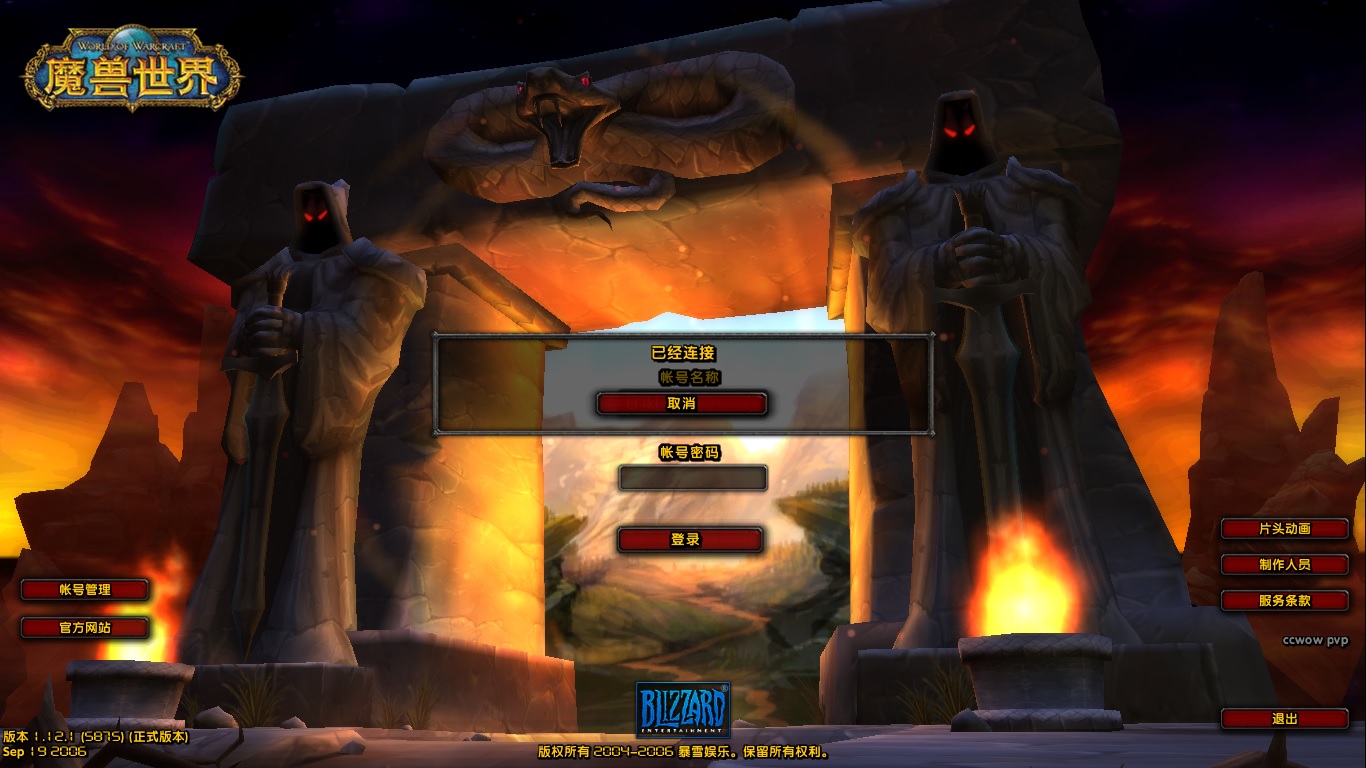Click the 帐号密码 password input field
The width and height of the screenshot is (1366, 768).
tap(692, 478)
